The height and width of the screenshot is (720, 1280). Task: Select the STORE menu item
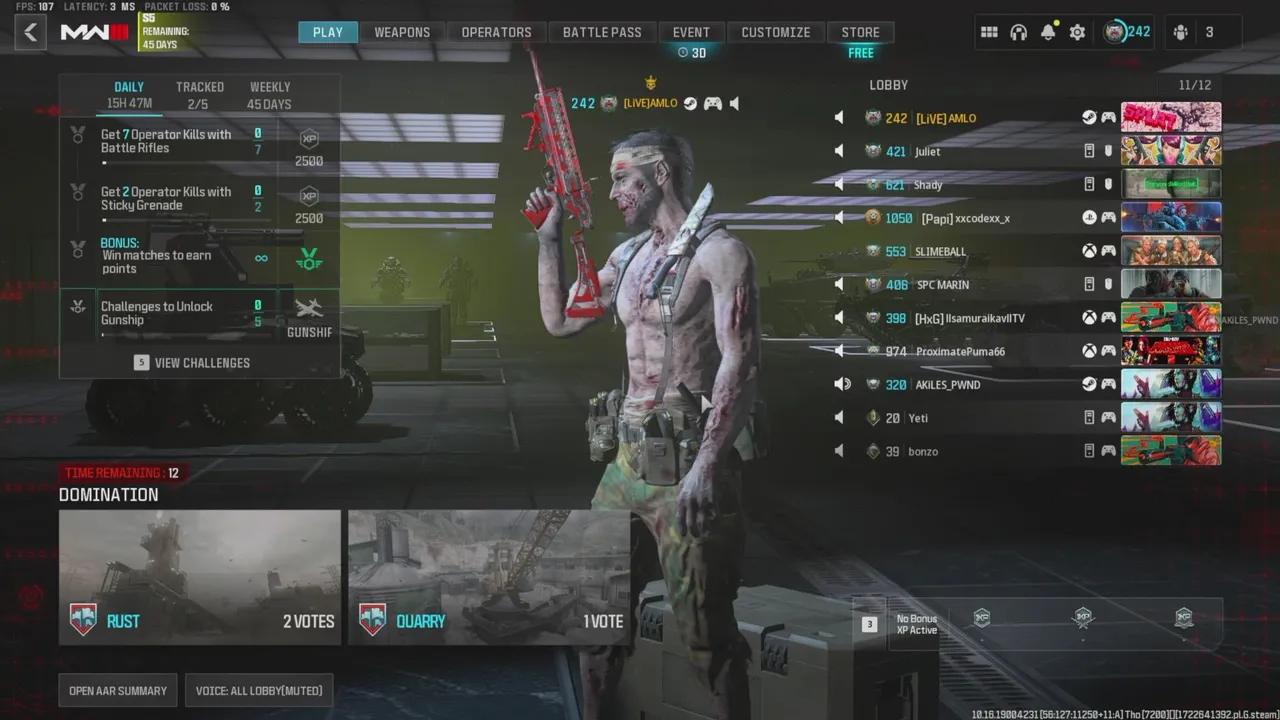(860, 31)
